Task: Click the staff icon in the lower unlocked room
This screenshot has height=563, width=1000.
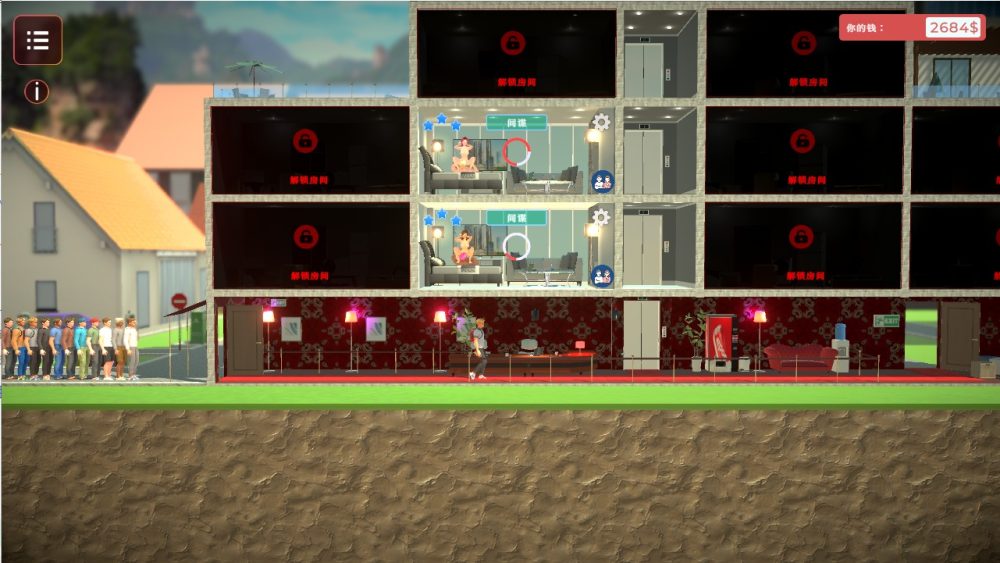Action: (602, 275)
